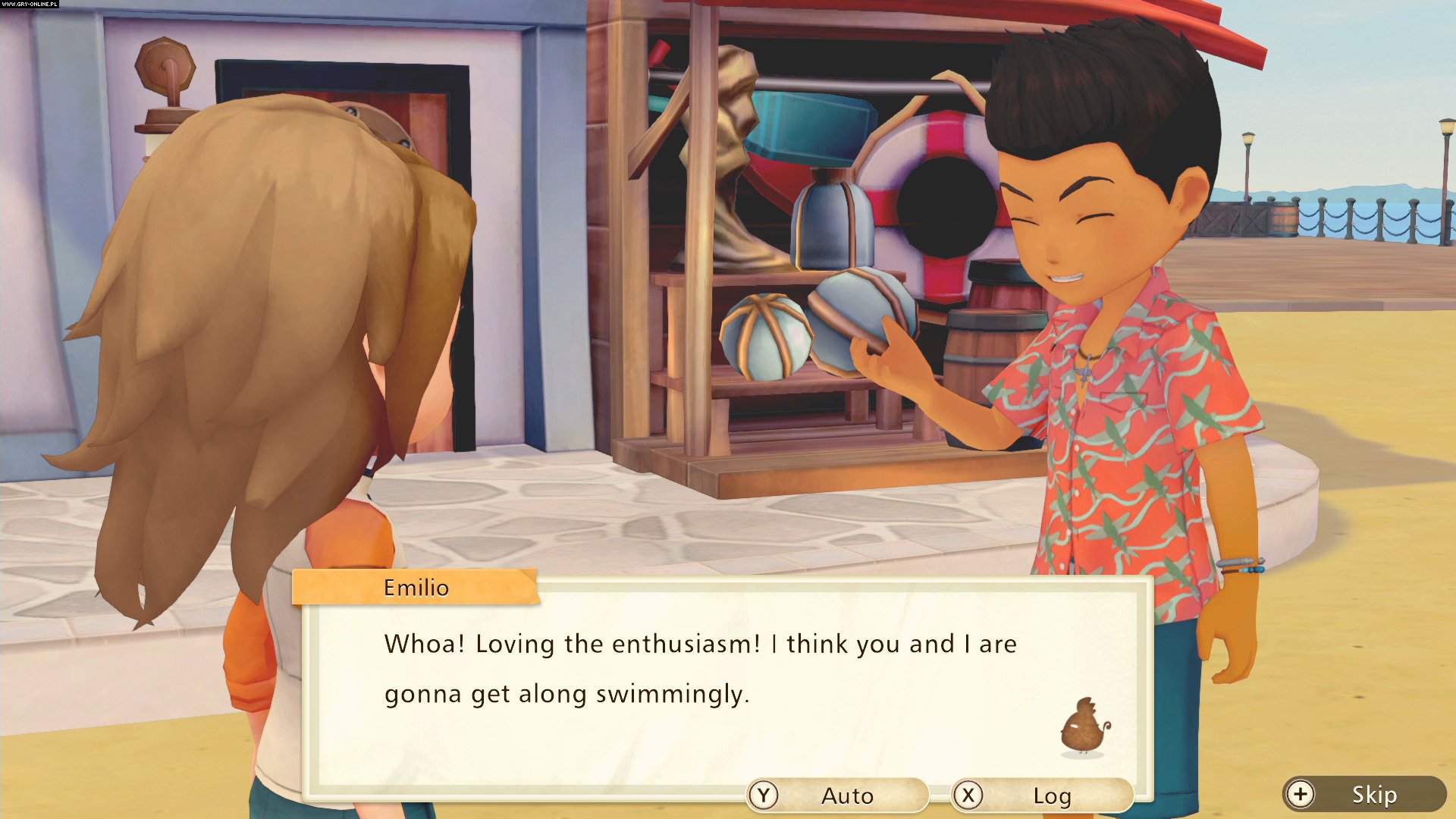Image resolution: width=1456 pixels, height=819 pixels.
Task: Skip the cutscene
Action: point(1363,794)
